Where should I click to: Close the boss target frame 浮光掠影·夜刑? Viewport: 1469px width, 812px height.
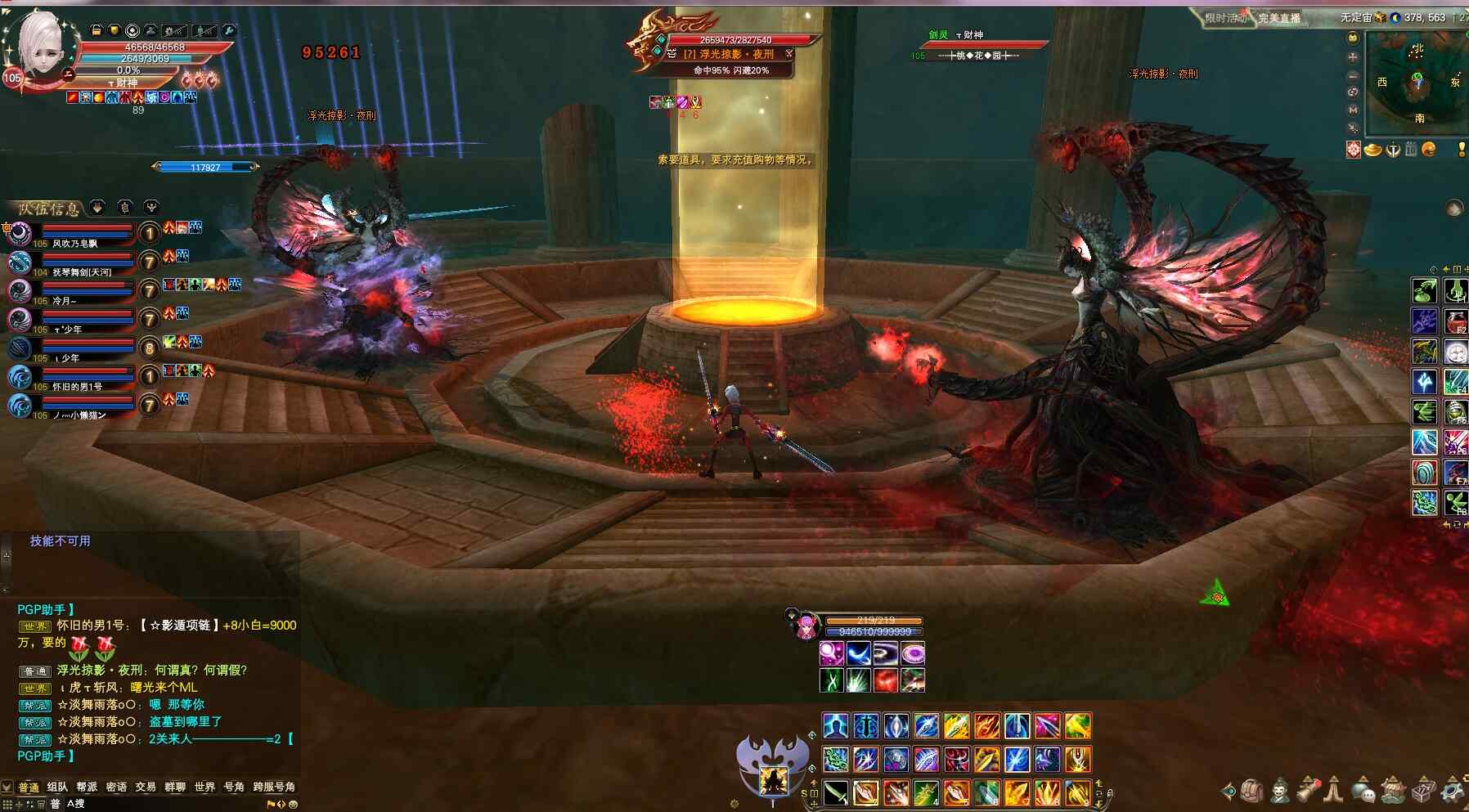789,53
